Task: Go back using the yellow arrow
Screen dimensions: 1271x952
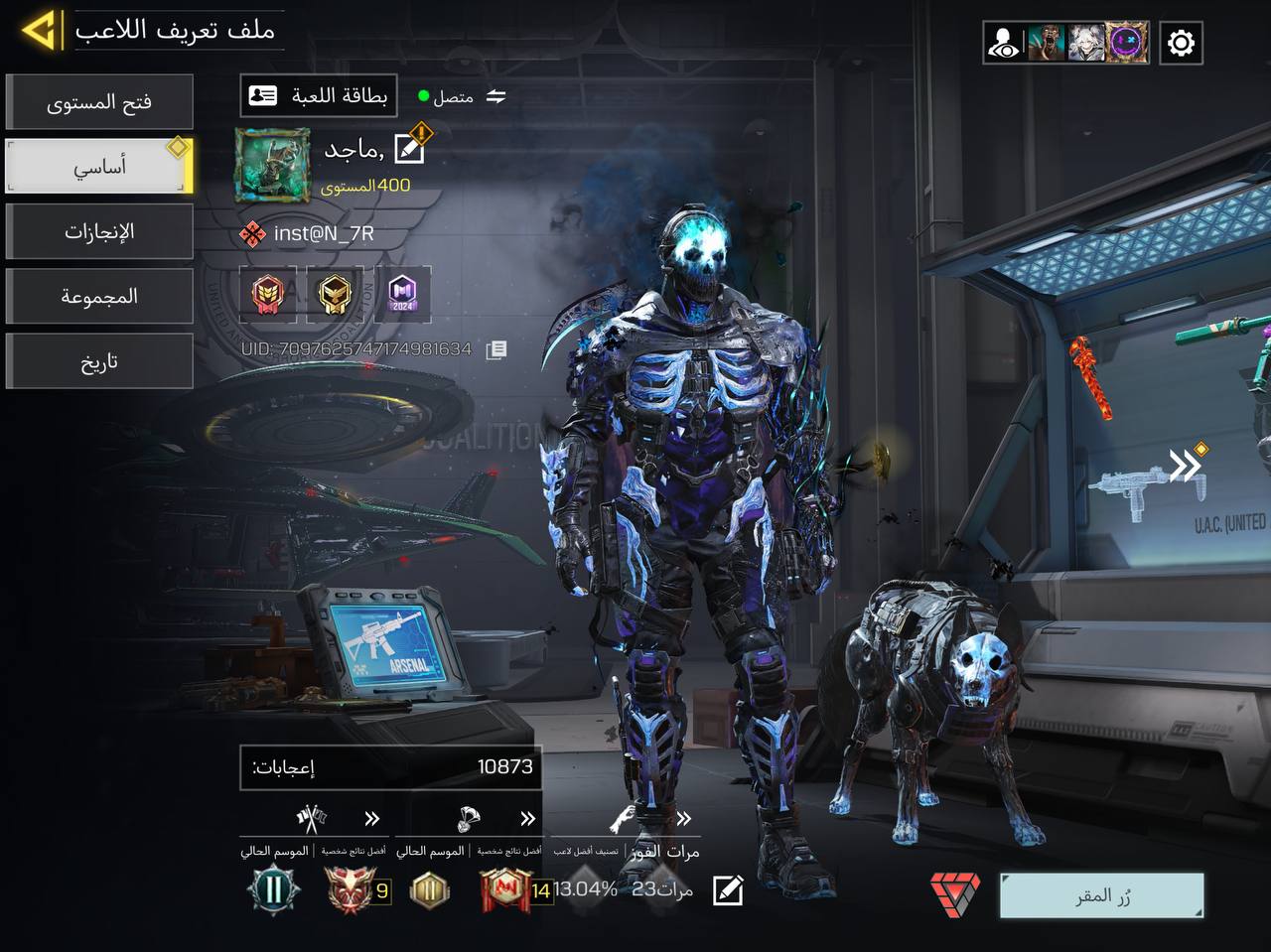Action: click(x=40, y=31)
